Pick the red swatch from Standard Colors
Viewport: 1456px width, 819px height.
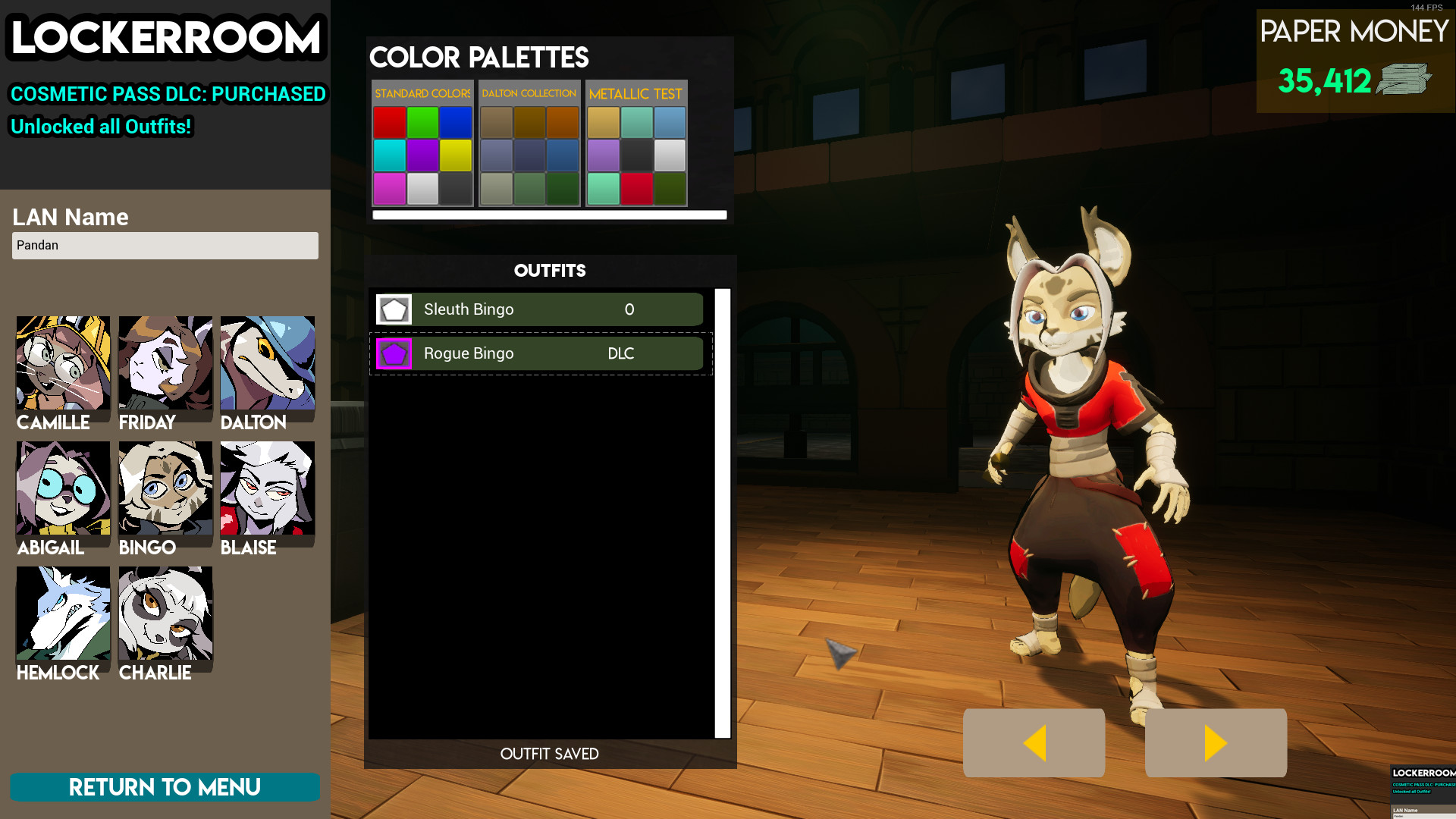pyautogui.click(x=390, y=121)
